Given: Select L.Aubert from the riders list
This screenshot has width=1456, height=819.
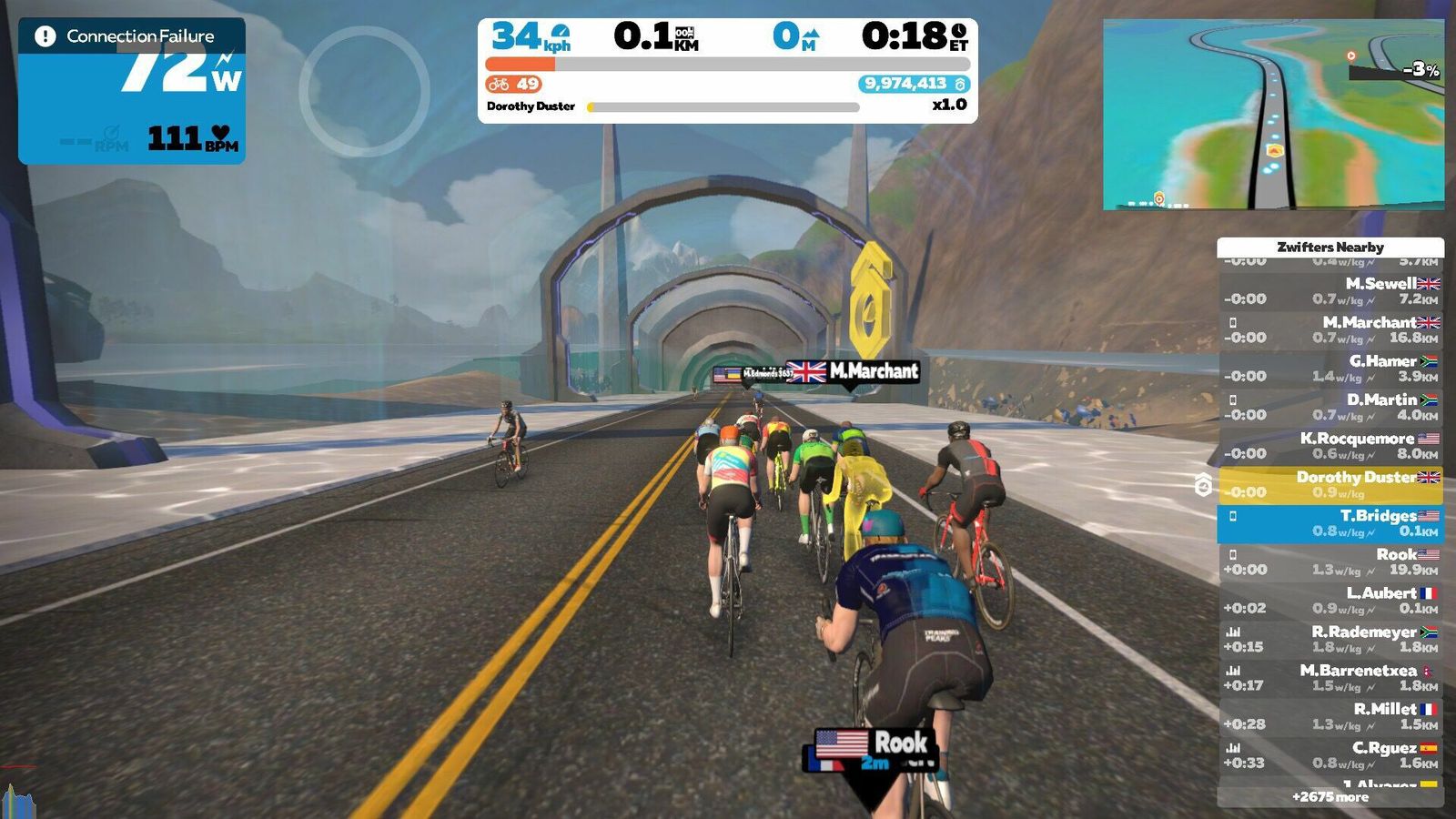Looking at the screenshot, I should pyautogui.click(x=1330, y=601).
